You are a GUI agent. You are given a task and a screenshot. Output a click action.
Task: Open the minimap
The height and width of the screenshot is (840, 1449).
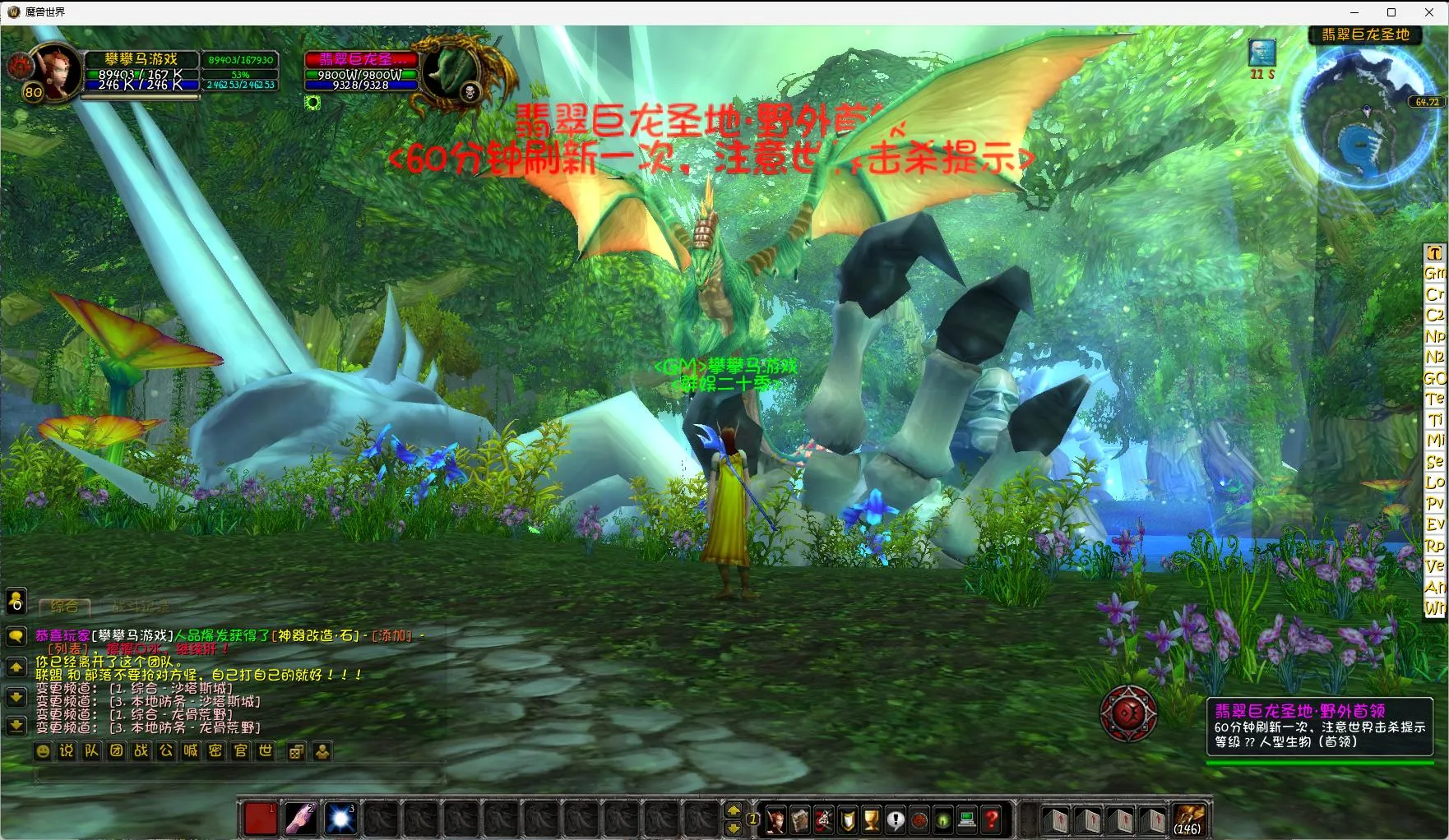click(x=1367, y=117)
